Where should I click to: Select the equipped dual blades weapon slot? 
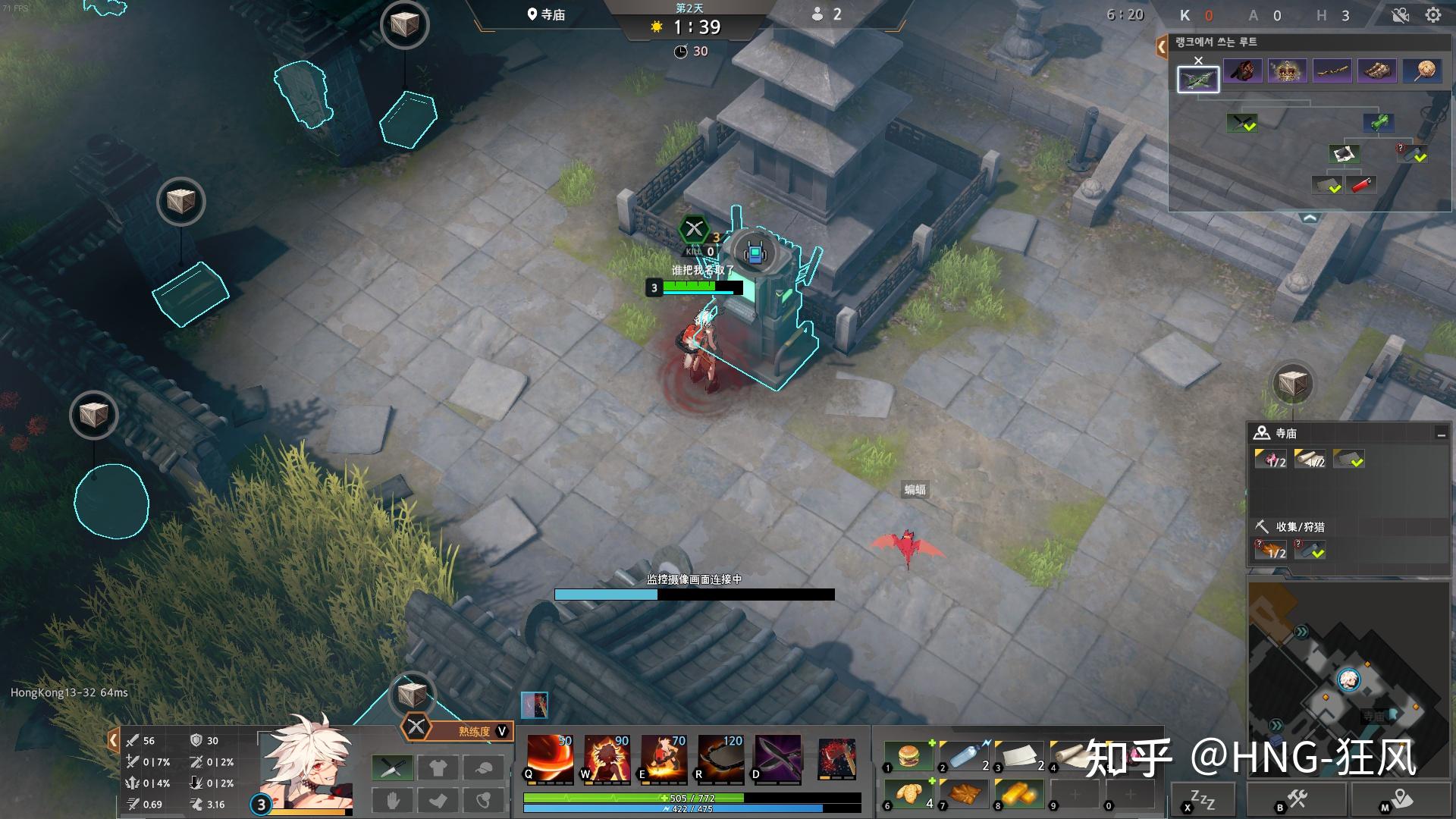coord(392,768)
